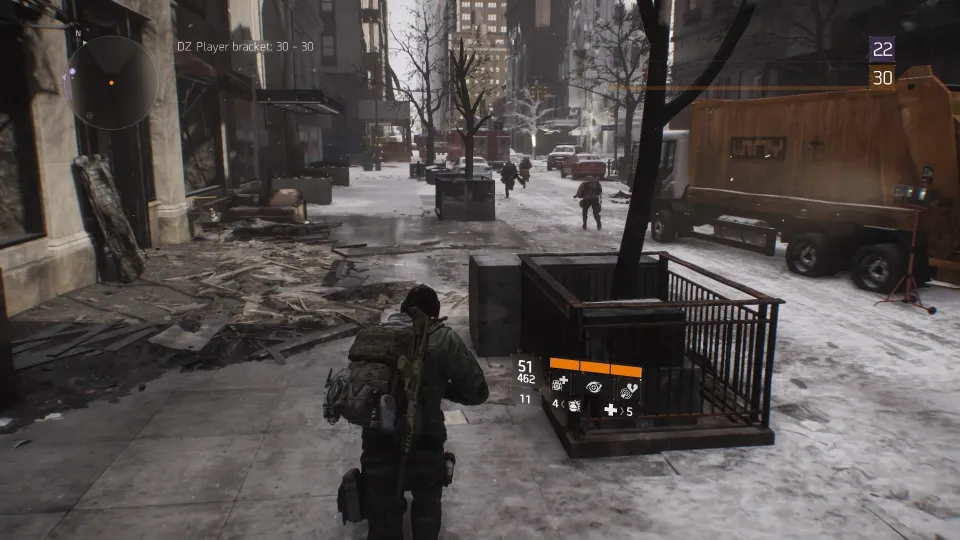Click the purple Dark Zone rank 22 badge
Screen dimensions: 960x540
click(x=882, y=49)
